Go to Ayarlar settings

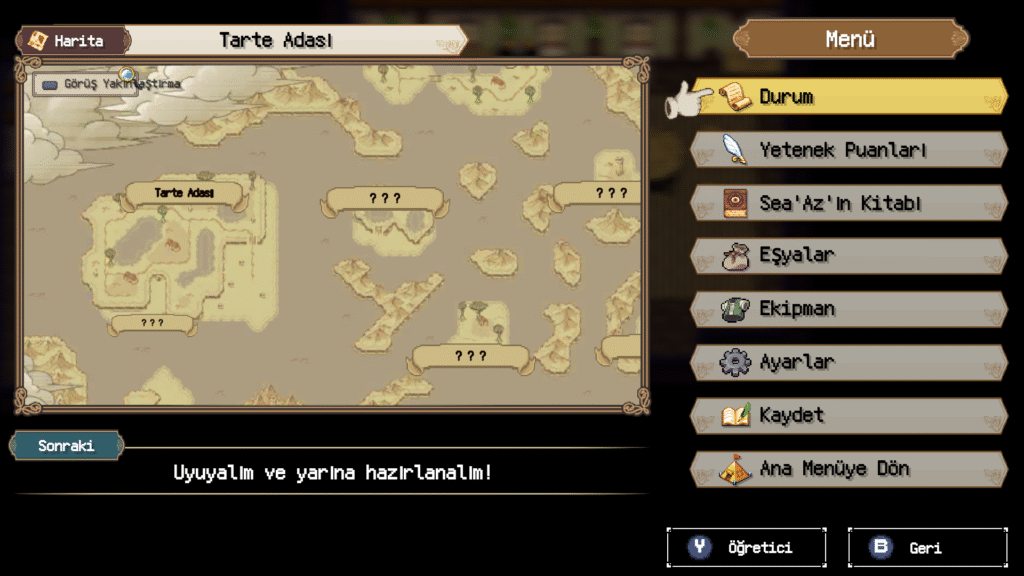(848, 362)
